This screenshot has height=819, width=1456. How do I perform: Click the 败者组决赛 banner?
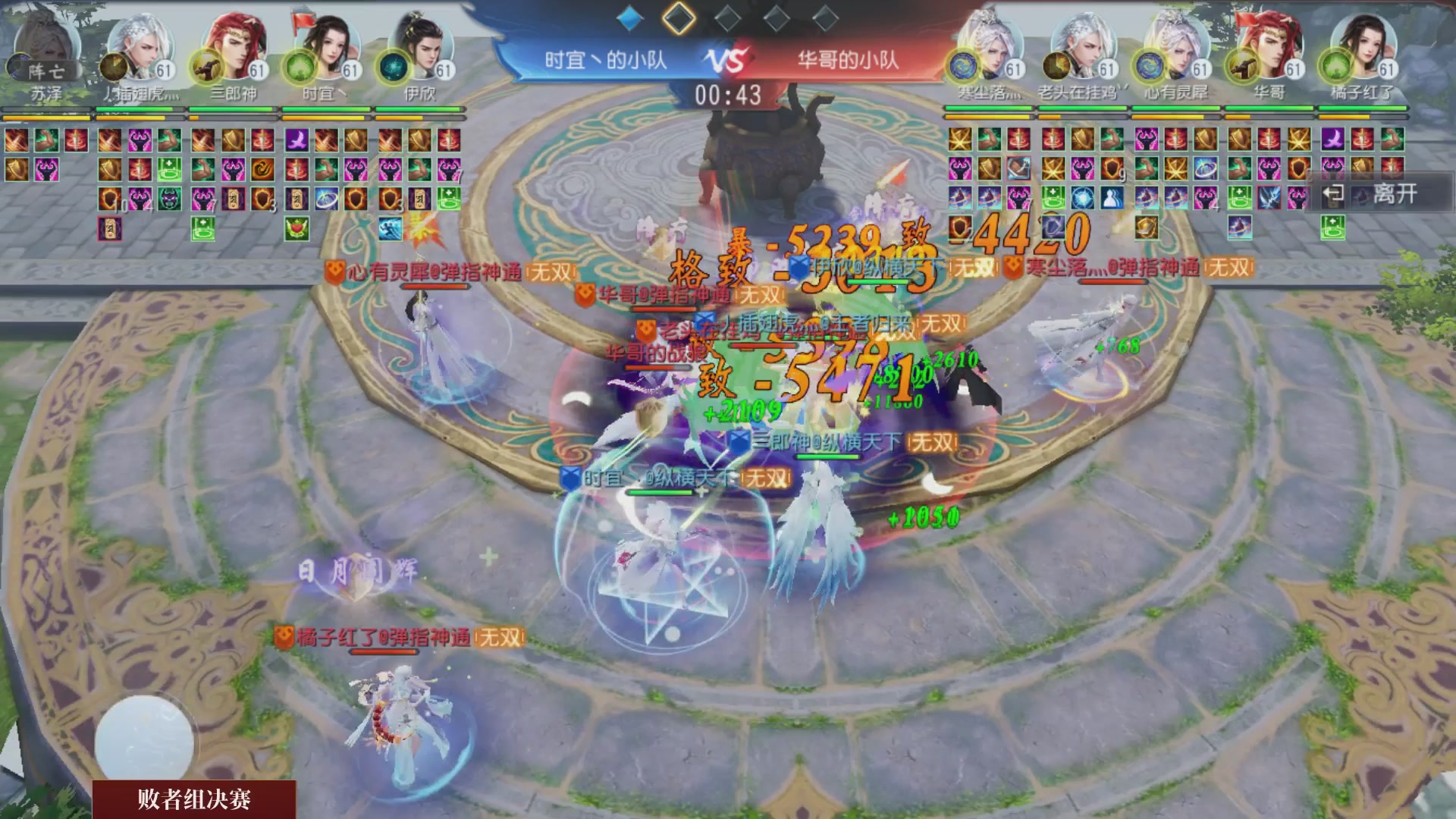tap(193, 800)
